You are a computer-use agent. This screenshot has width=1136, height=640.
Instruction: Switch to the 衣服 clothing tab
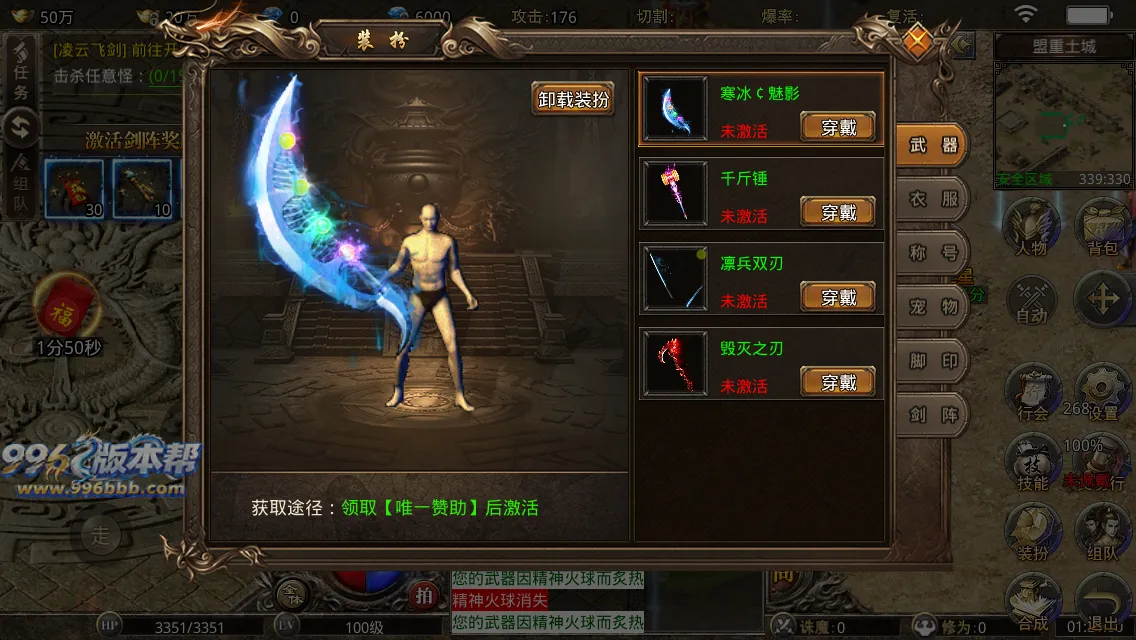pos(933,199)
